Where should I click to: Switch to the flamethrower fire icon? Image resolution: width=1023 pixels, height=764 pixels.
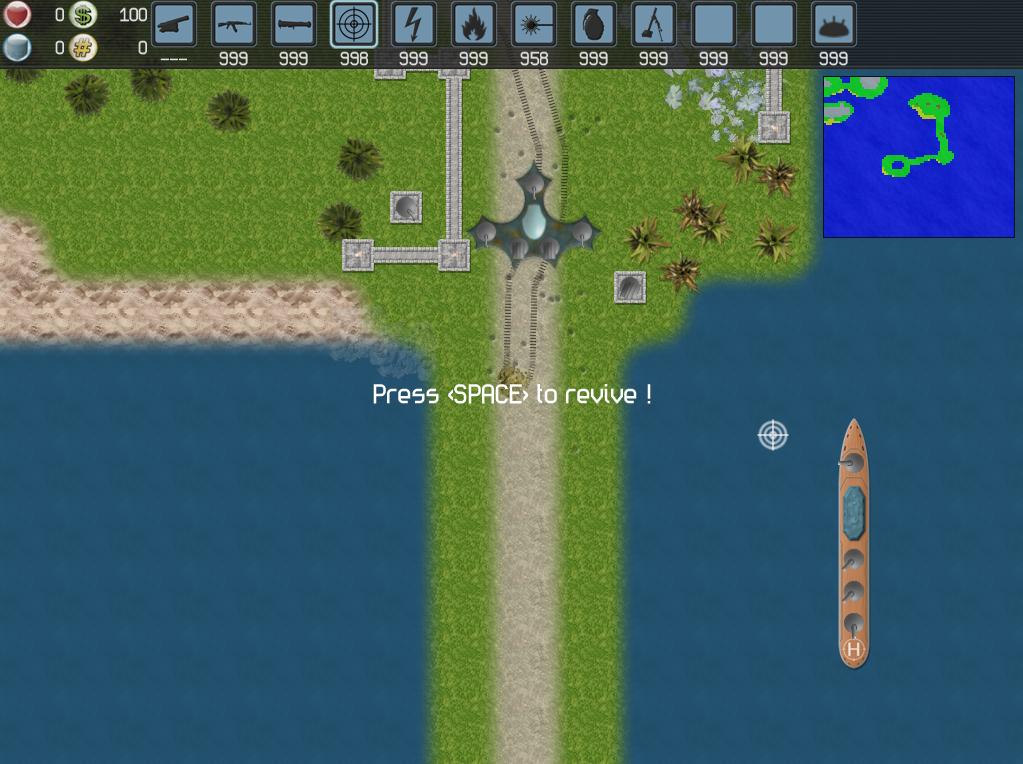point(474,25)
